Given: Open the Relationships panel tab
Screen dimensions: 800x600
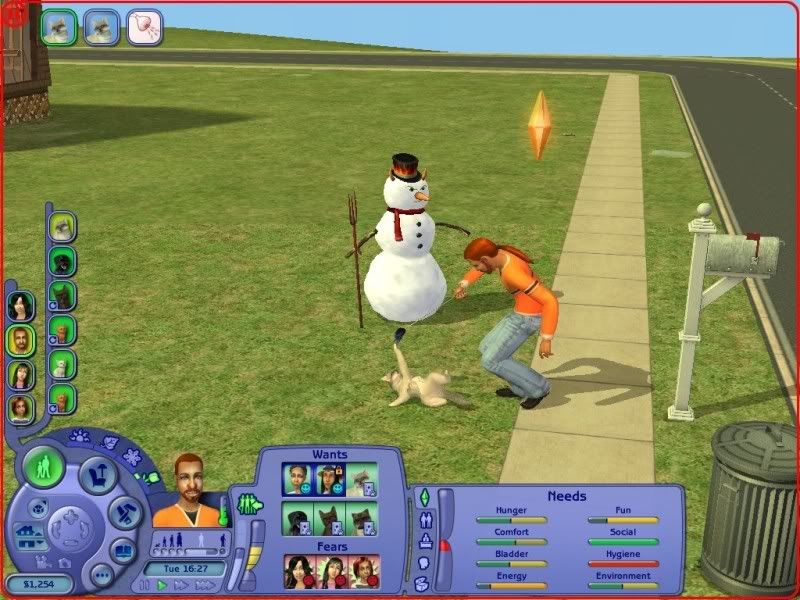Looking at the screenshot, I should [428, 519].
